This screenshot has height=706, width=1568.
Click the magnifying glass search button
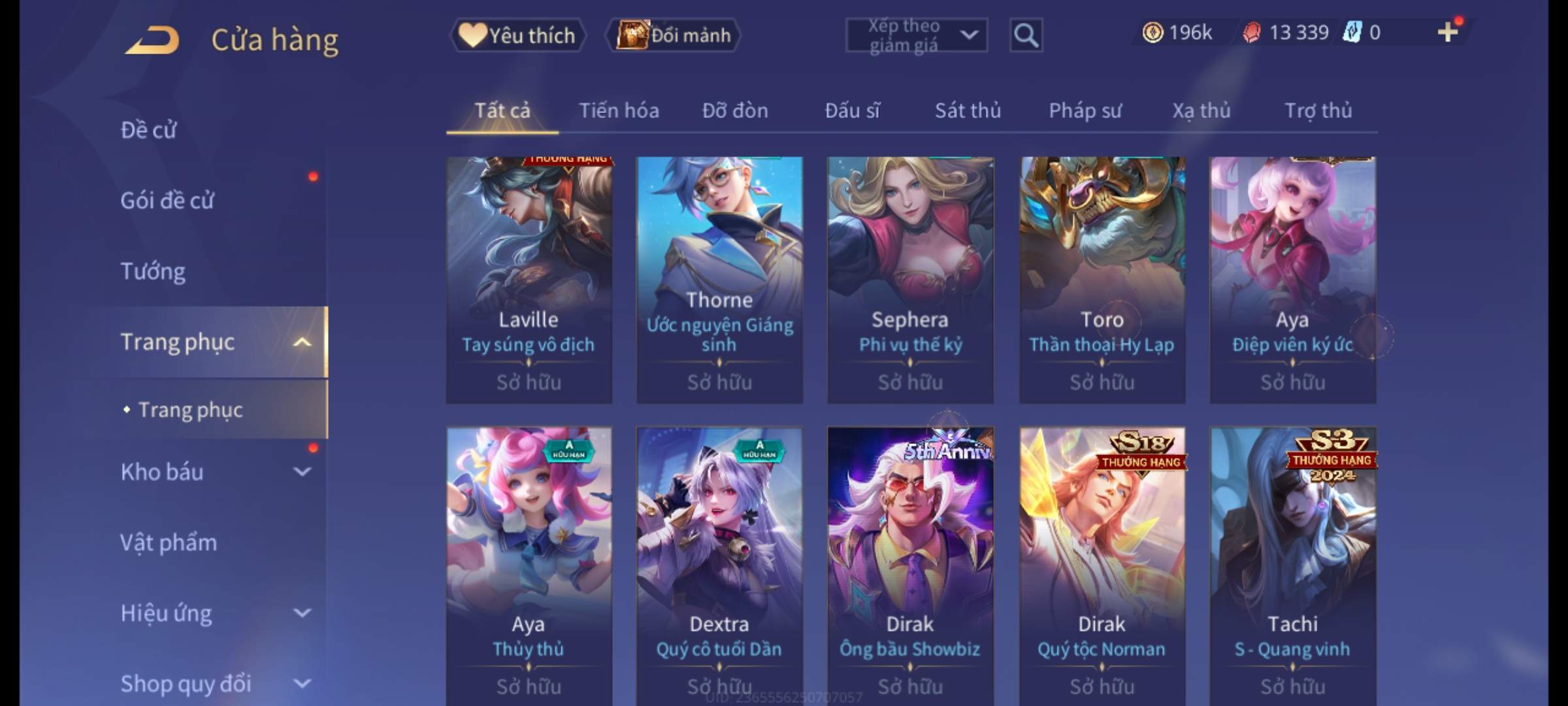click(x=1026, y=35)
